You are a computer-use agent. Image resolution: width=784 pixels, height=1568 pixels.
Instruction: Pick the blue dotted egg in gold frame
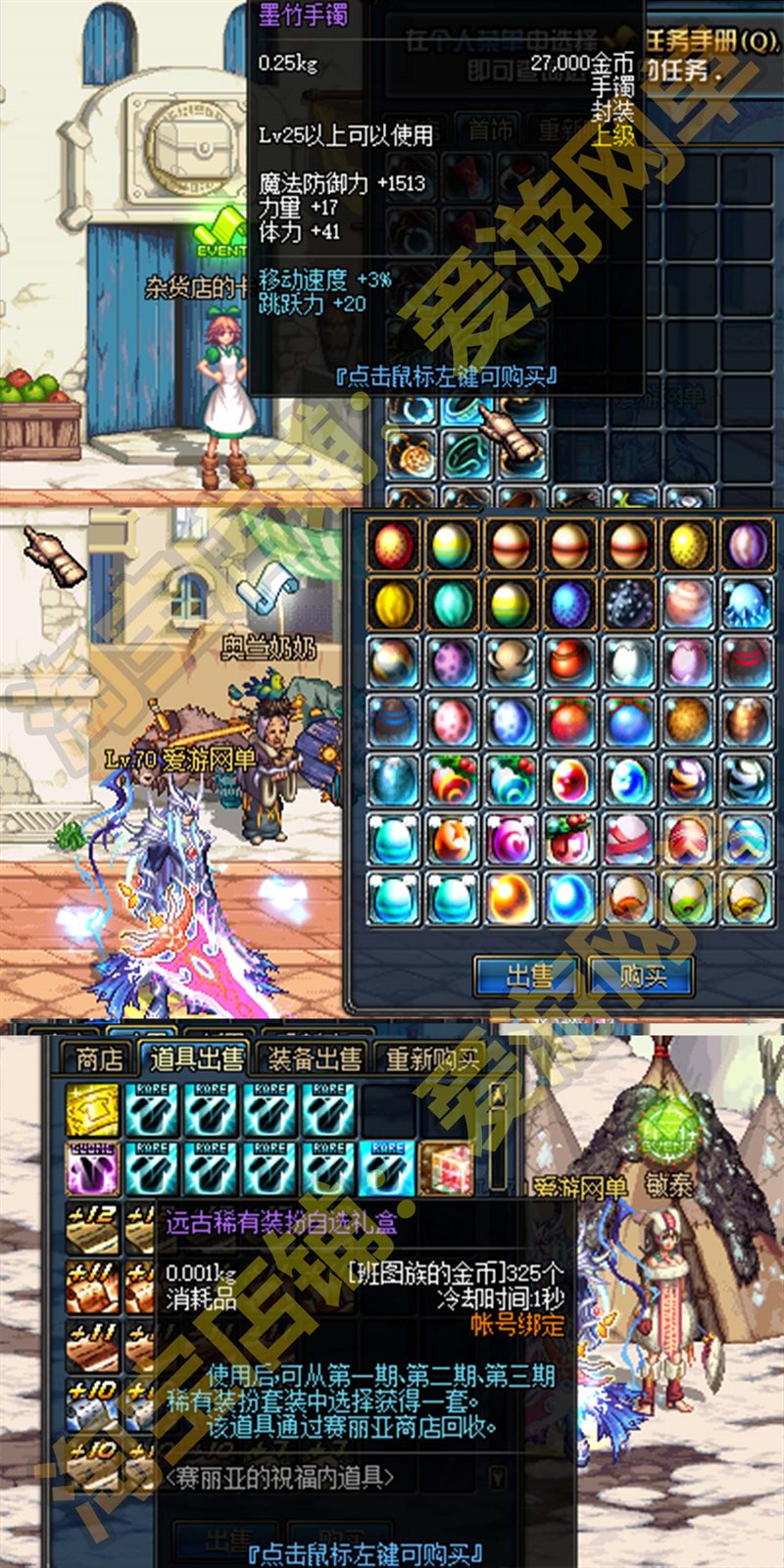pyautogui.click(x=569, y=604)
